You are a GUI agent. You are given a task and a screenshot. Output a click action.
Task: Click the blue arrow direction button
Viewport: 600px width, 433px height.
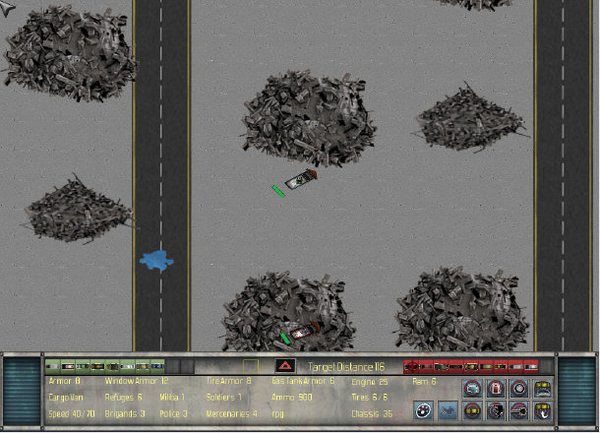[x=448, y=411]
